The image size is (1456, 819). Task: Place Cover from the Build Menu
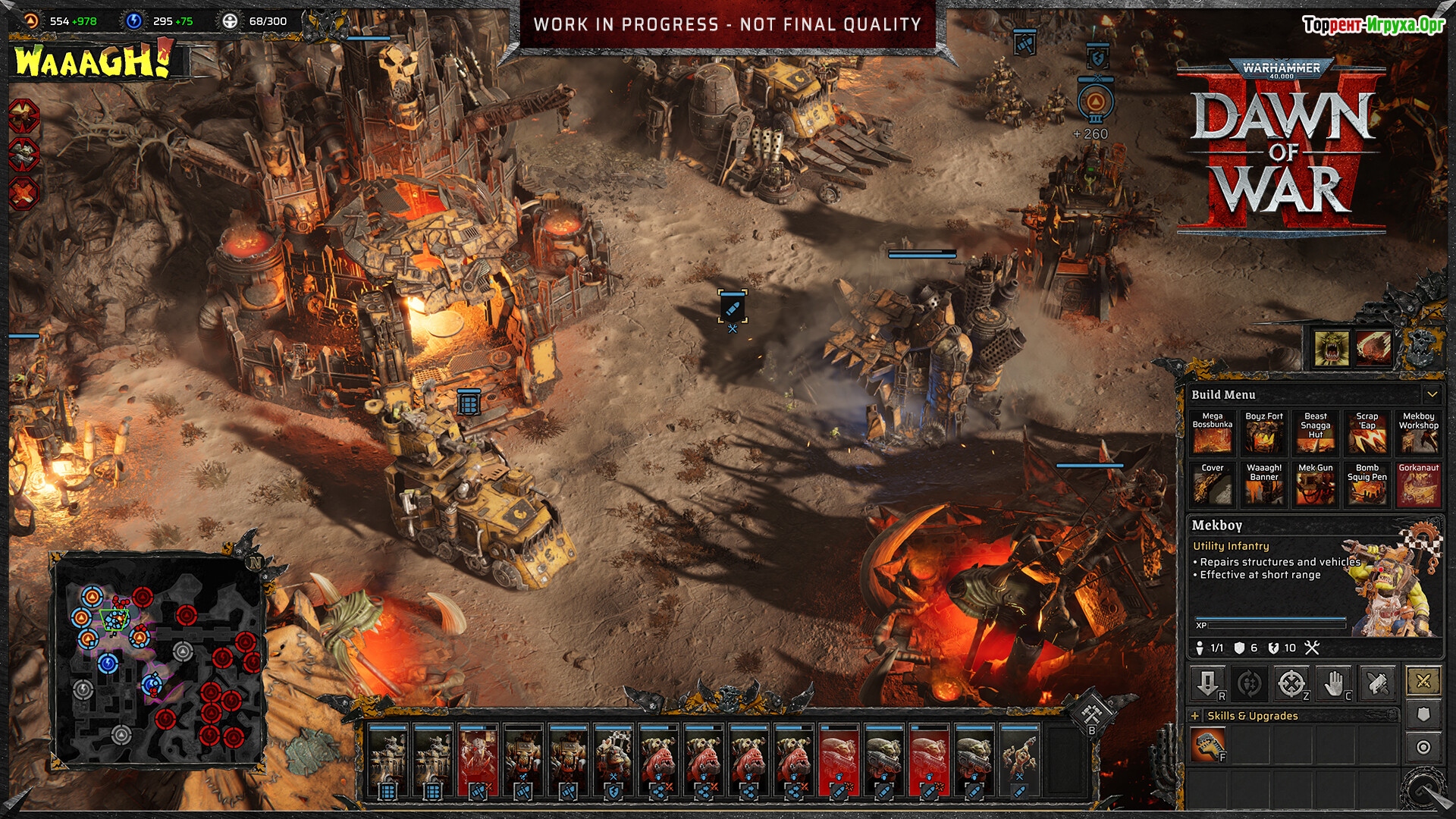[1212, 485]
